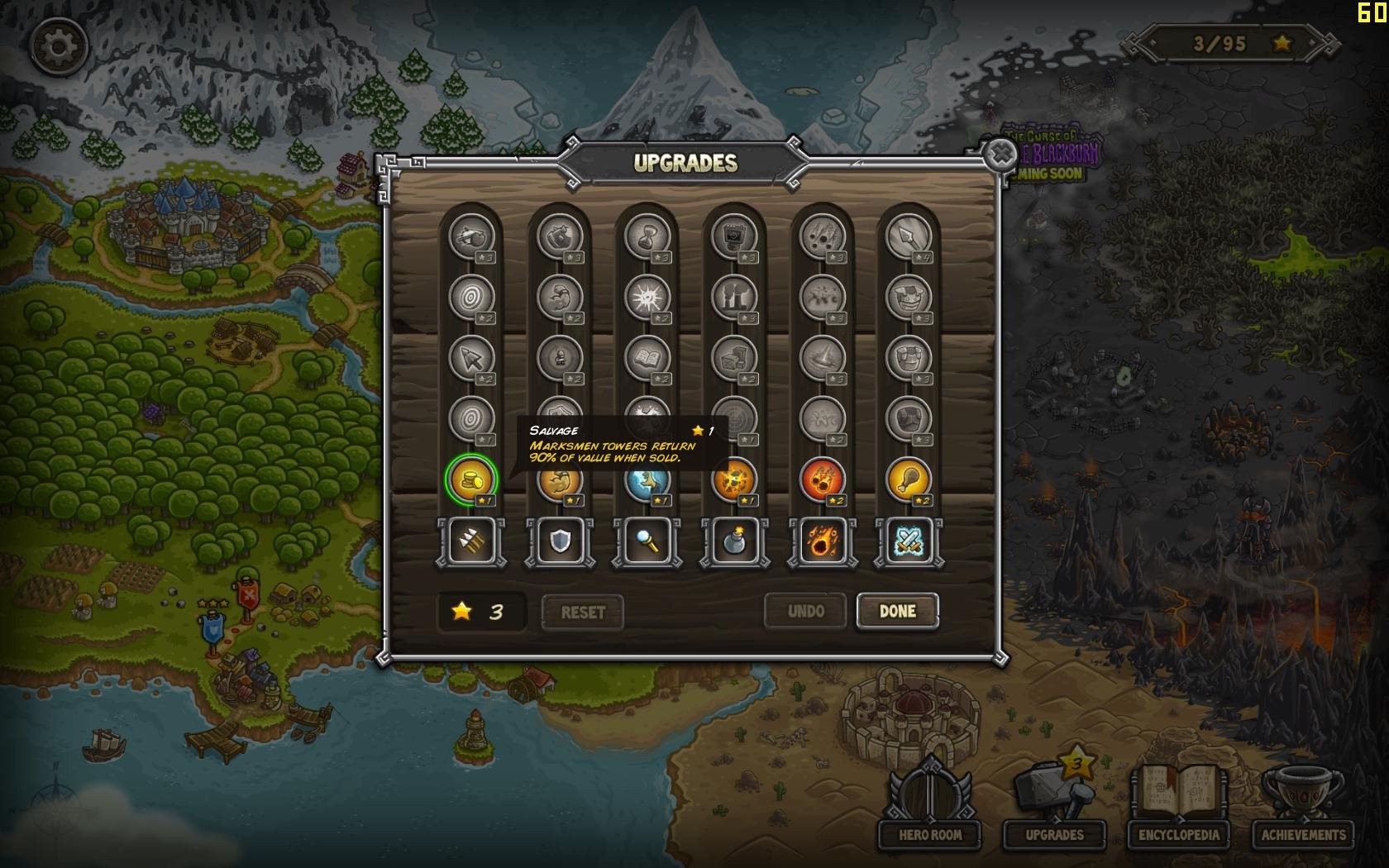
Task: Choose the chicken leg reinforcements upgrade
Action: (908, 479)
